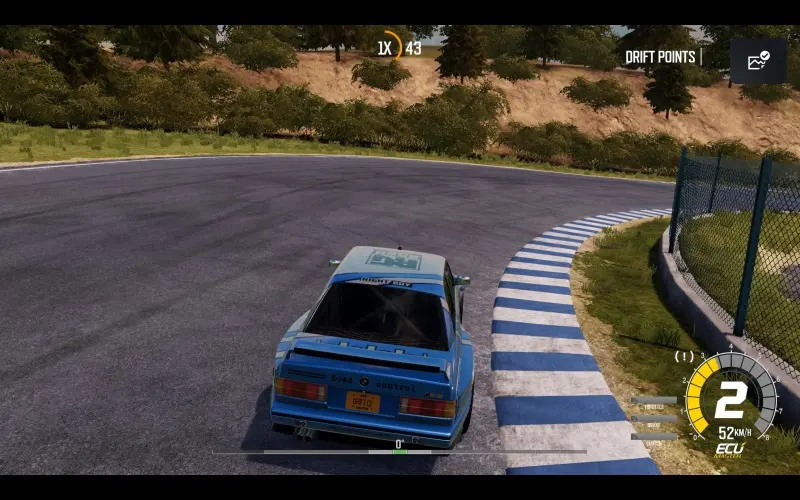
Task: Open the chart-with-checkmark icon beside Drift Points
Action: pos(757,61)
